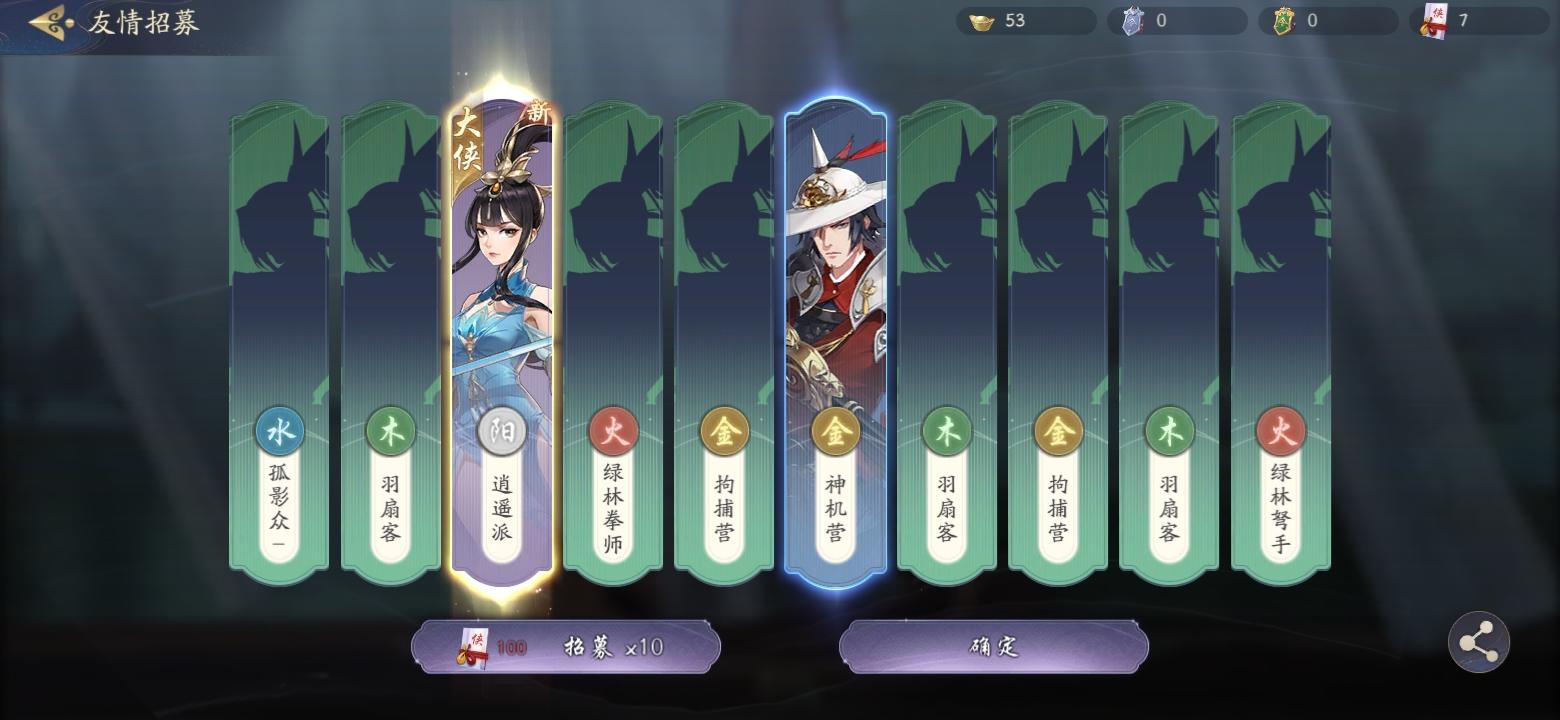
Task: Tap the 木 wood icon on first 羽扇客 card
Action: point(390,430)
